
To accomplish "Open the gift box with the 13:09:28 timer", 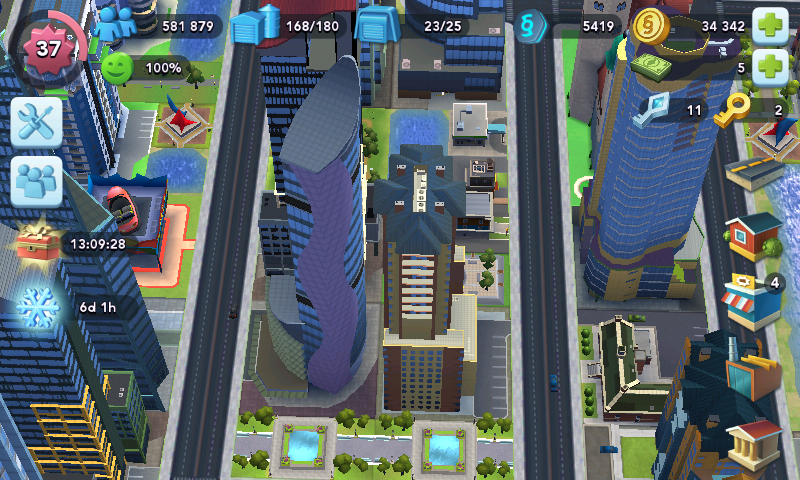I will point(38,242).
